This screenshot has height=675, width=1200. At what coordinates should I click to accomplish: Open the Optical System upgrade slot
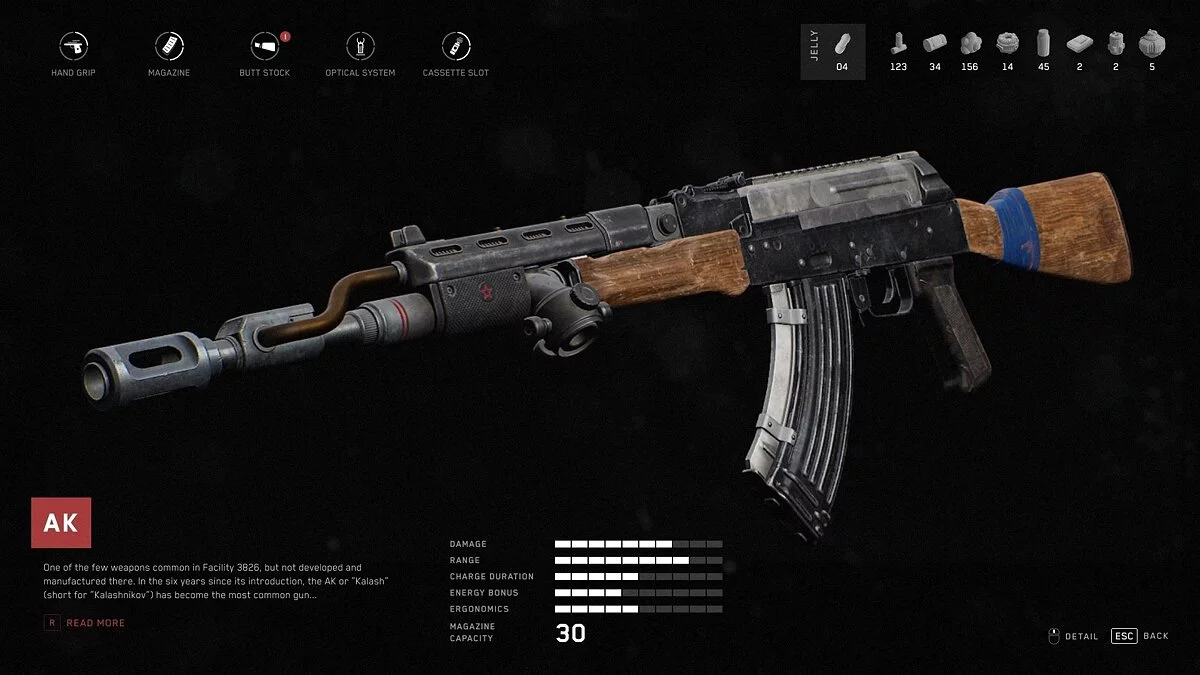360,47
